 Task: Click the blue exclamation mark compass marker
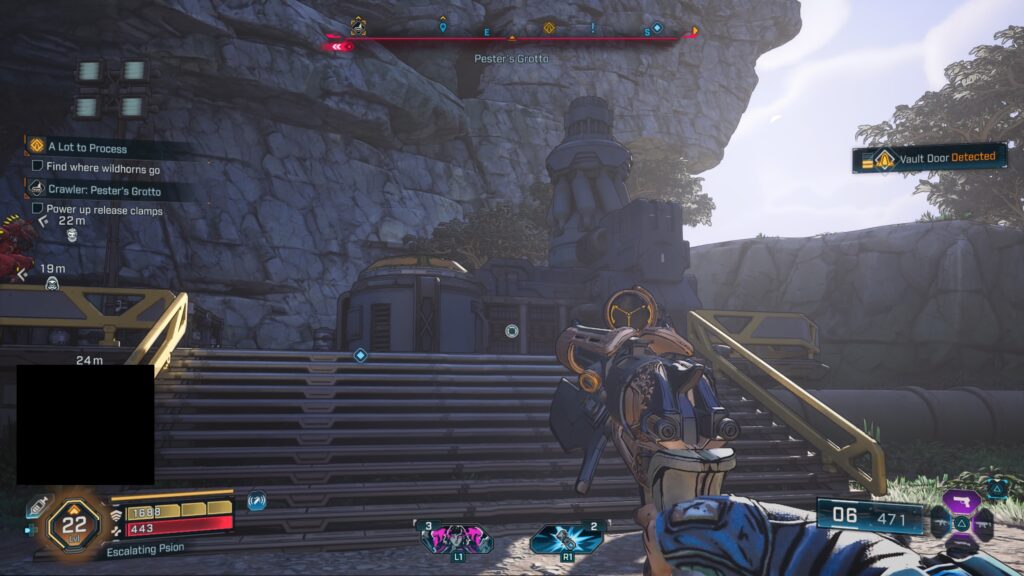pos(593,27)
